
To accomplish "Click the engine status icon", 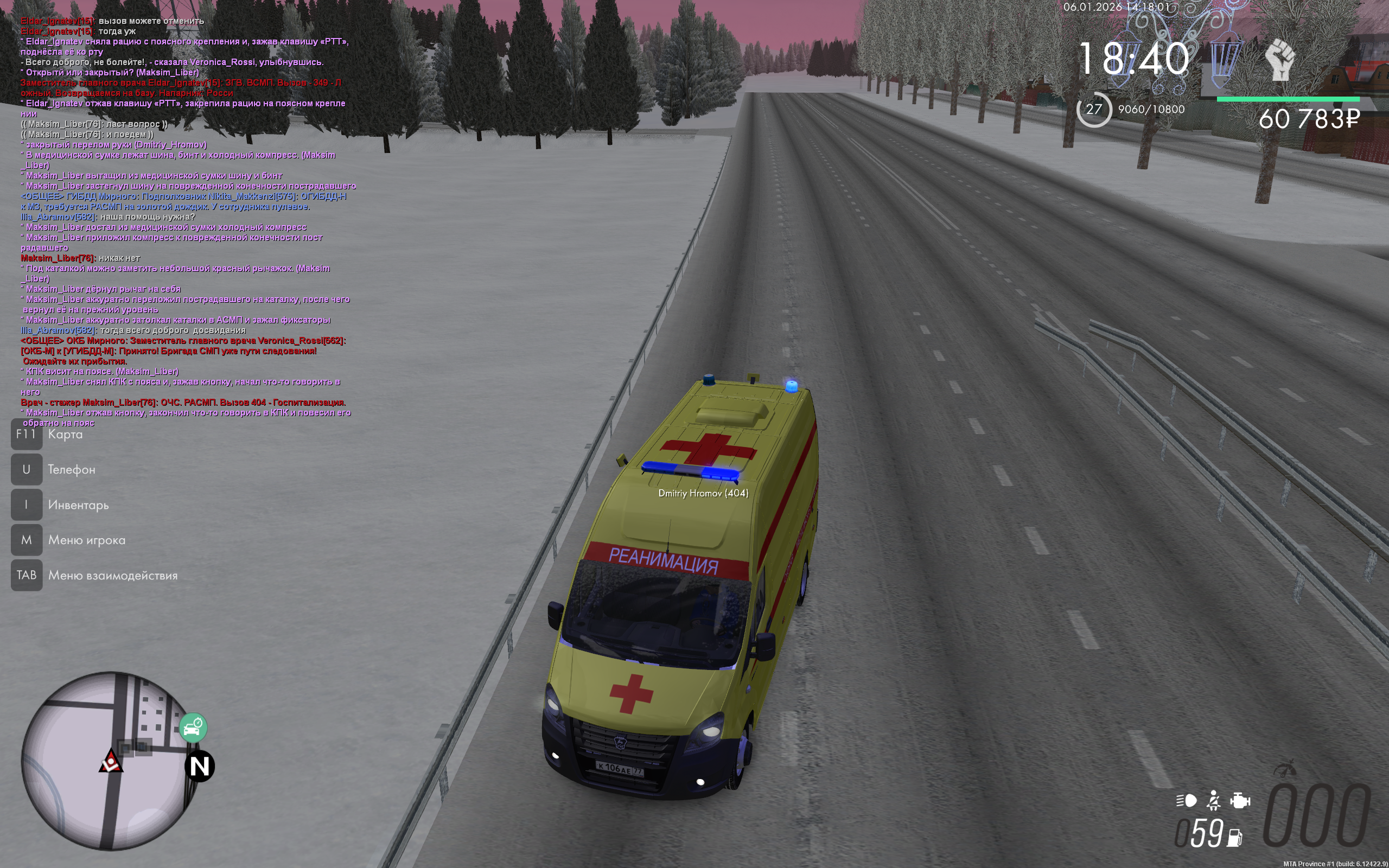I will 1240,800.
